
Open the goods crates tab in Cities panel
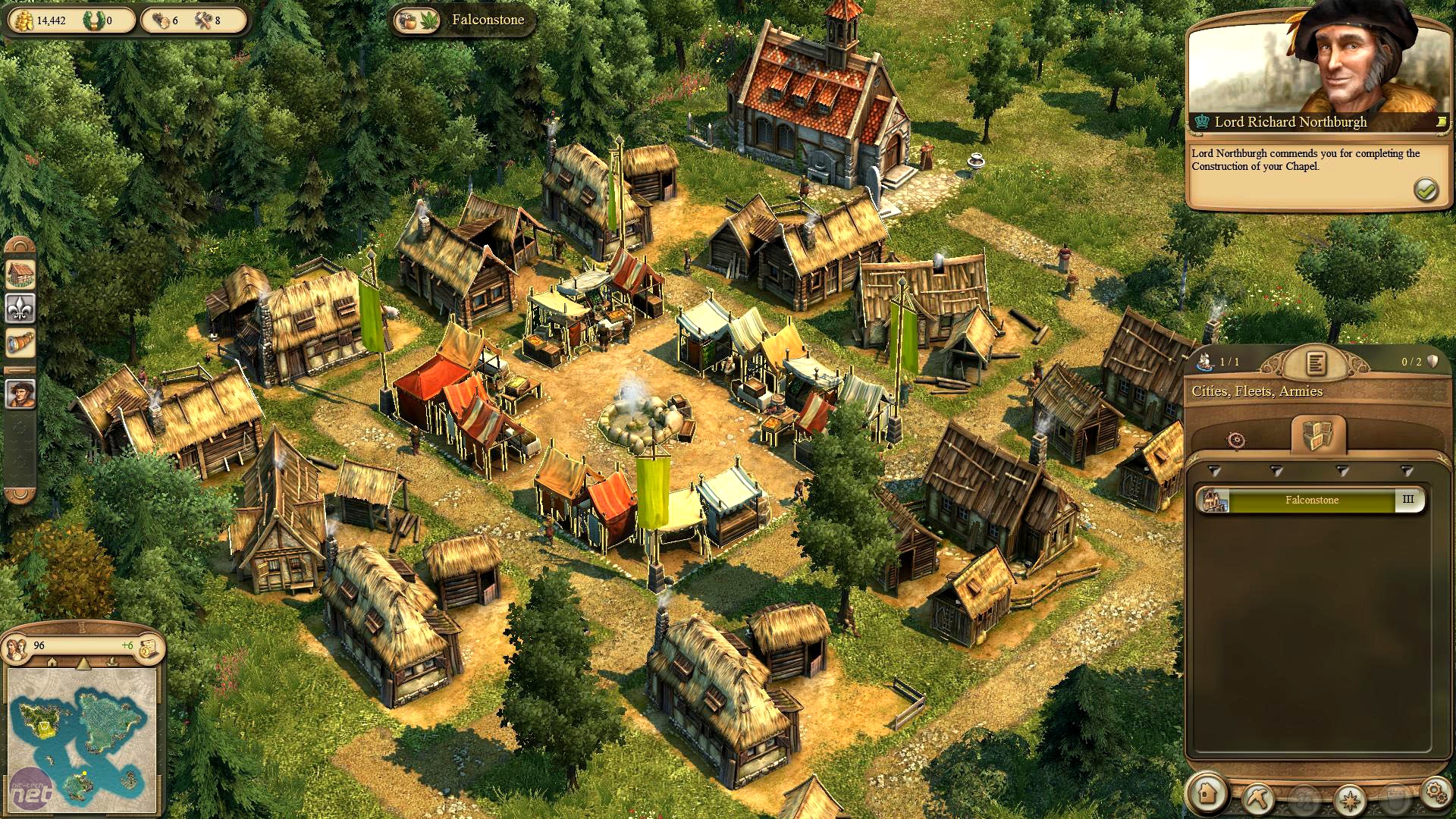pyautogui.click(x=1318, y=435)
